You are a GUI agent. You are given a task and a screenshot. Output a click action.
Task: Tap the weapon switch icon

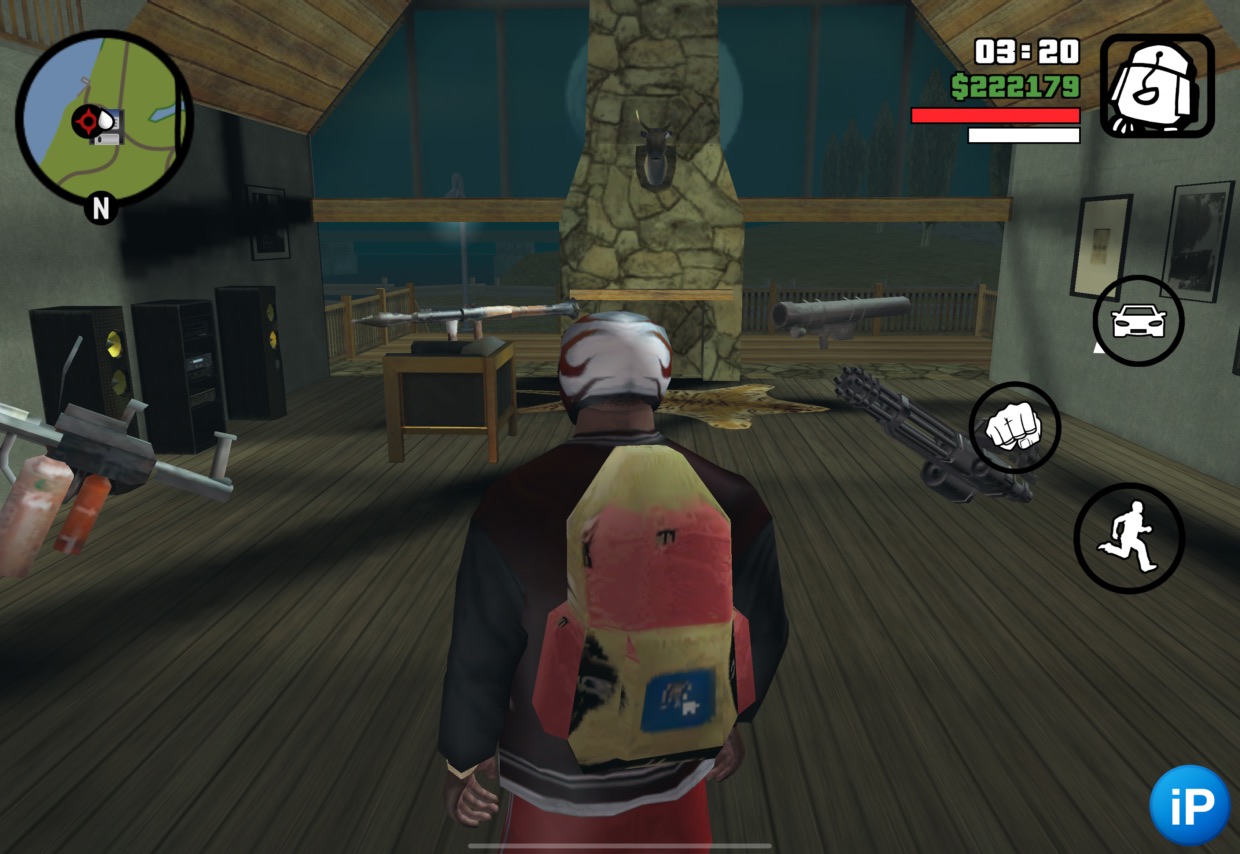point(1157,86)
